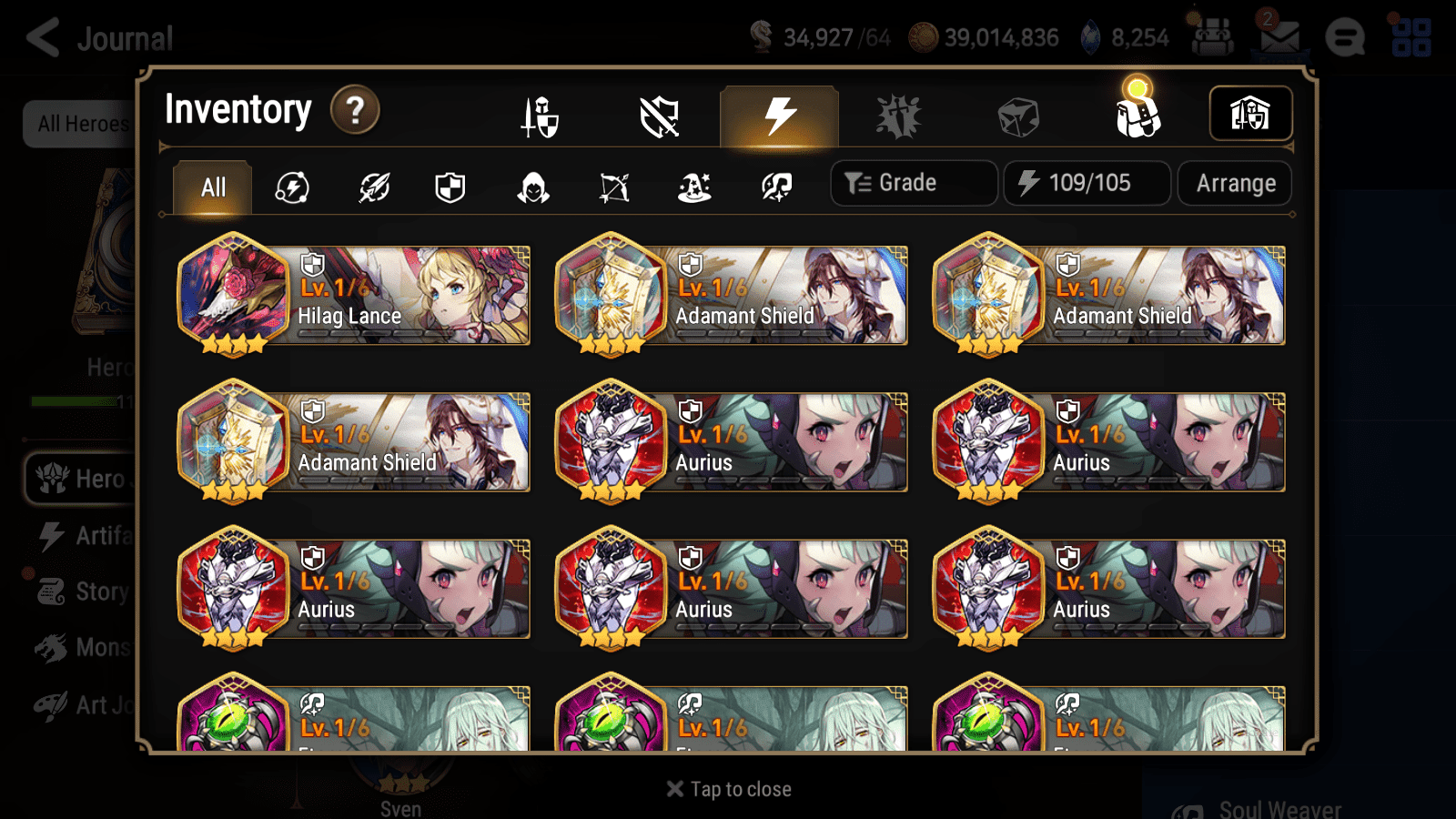Viewport: 1456px width, 819px height.
Task: Tap the artifact capacity 109/105 indicator
Action: coord(1087,183)
